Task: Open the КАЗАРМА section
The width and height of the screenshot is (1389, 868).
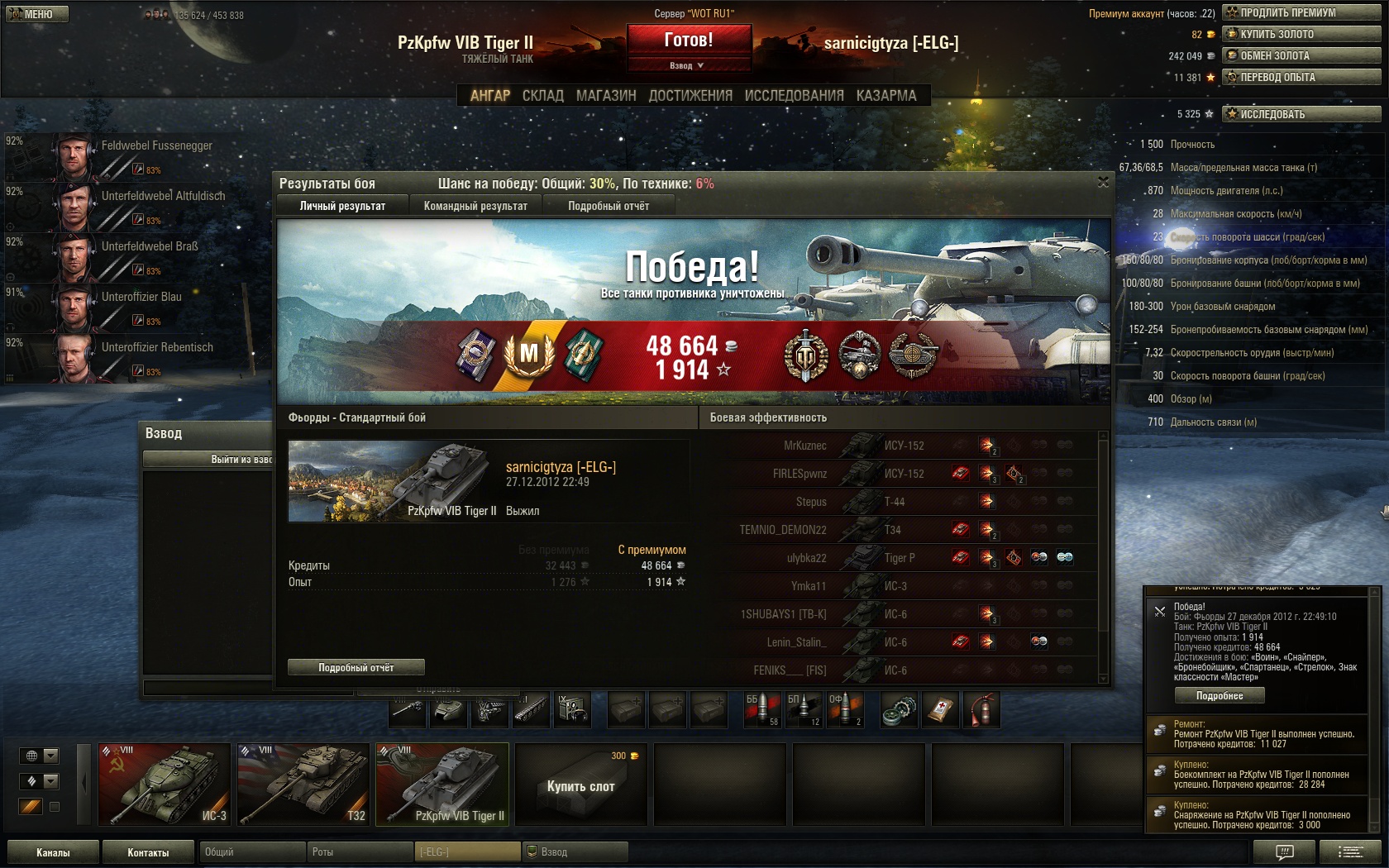Action: 886,96
